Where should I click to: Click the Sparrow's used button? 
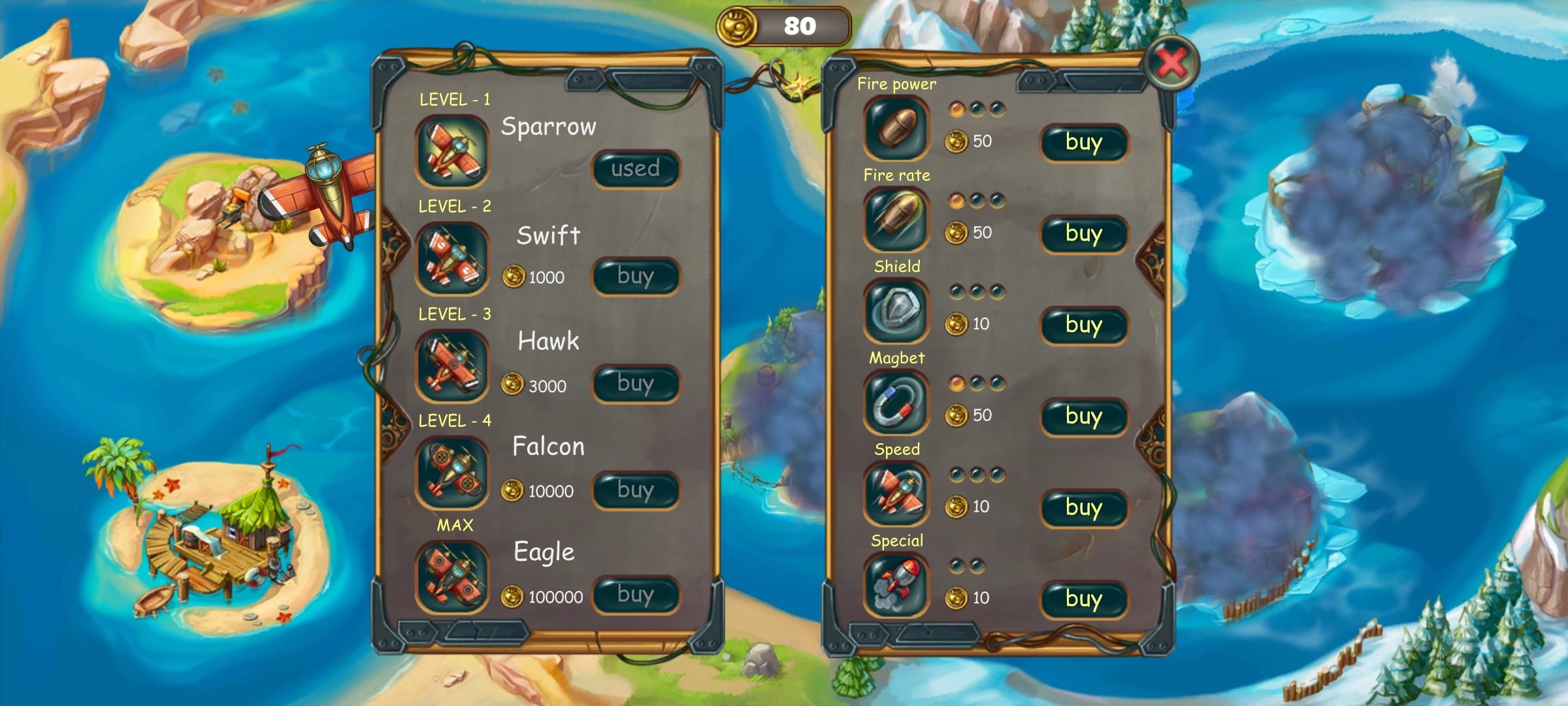[x=636, y=169]
